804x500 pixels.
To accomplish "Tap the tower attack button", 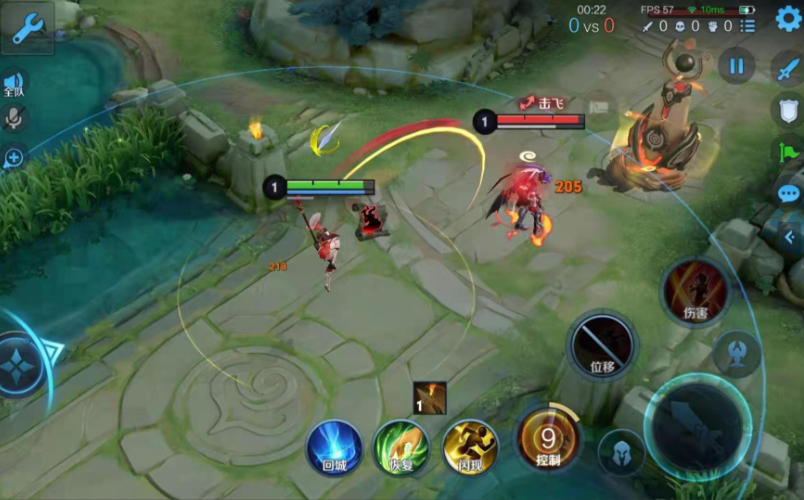I will click(x=737, y=353).
